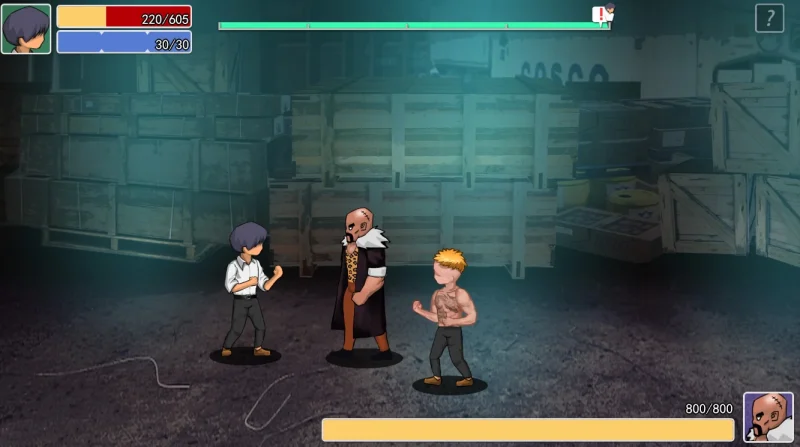
Task: Select the bald boss portrait
Action: coord(768,417)
